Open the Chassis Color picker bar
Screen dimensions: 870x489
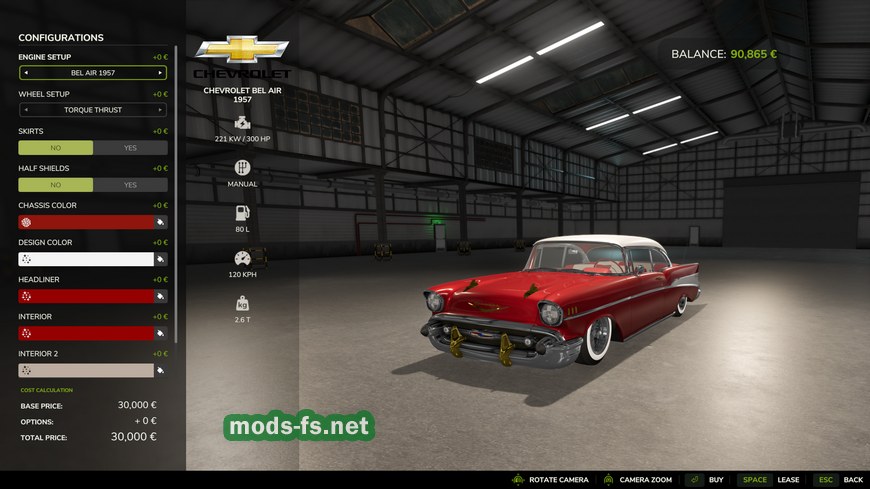(86, 222)
